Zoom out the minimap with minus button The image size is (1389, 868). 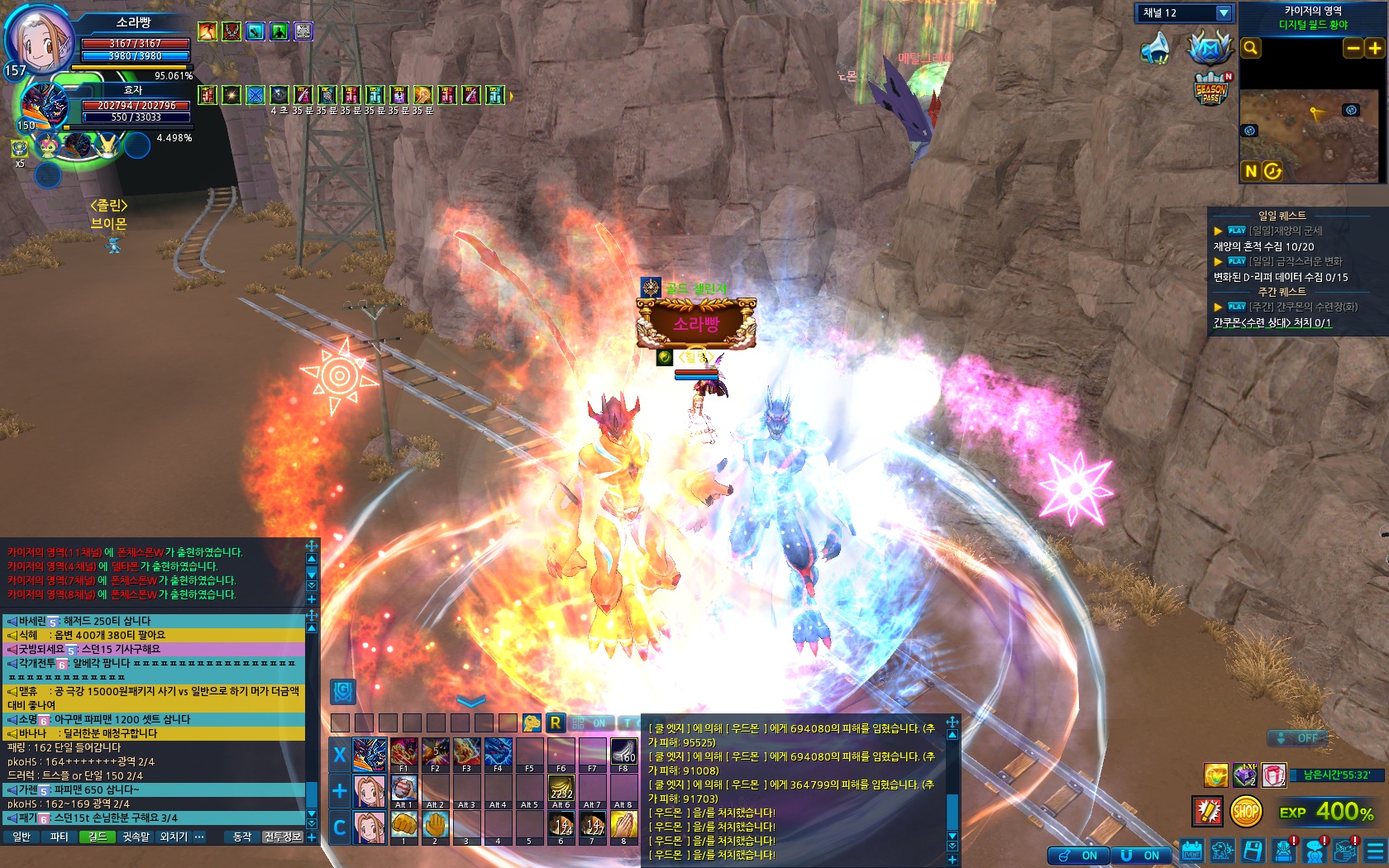click(1353, 49)
